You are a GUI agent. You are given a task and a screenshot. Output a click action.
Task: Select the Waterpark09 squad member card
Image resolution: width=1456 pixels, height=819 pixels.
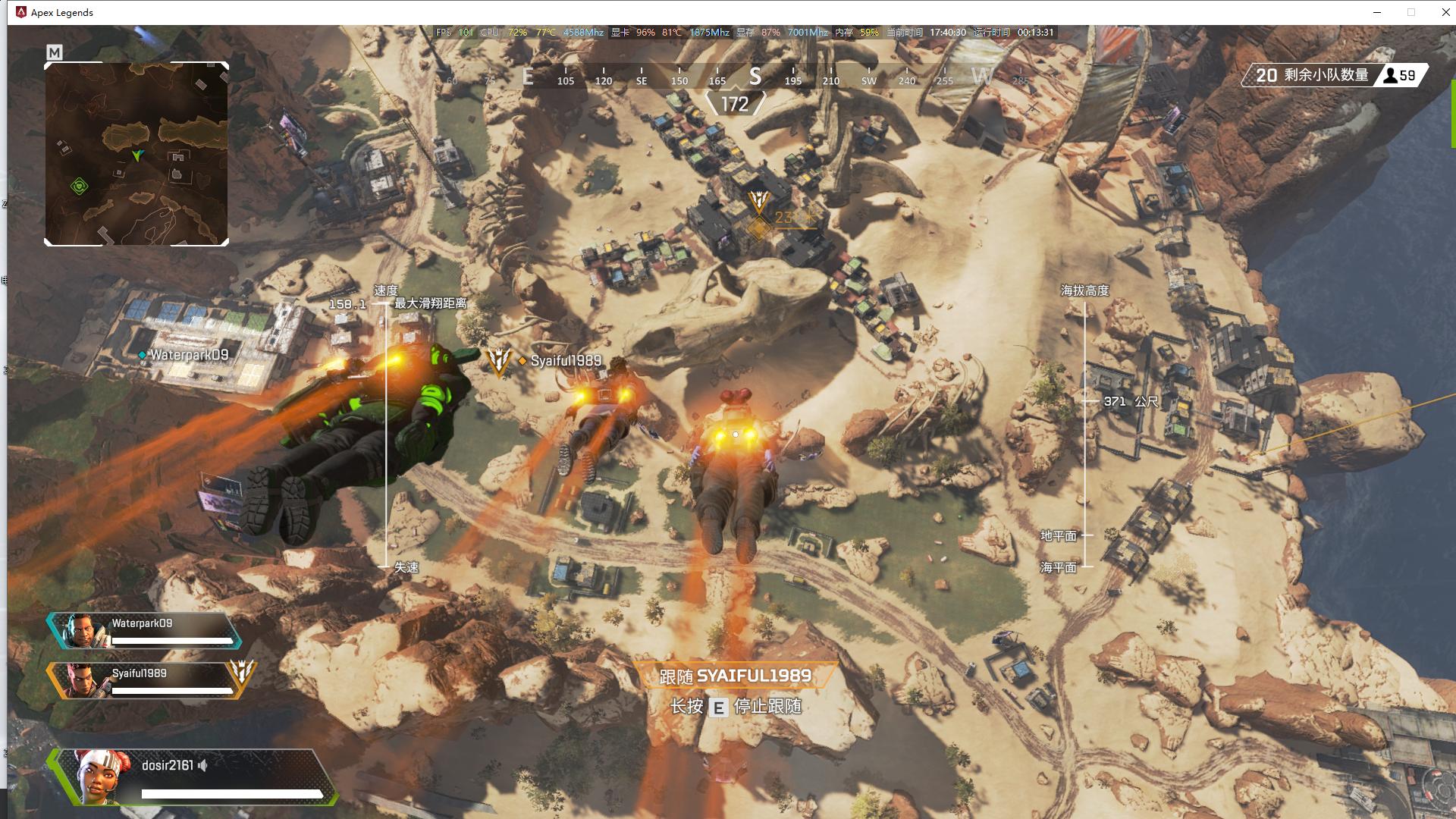point(146,631)
